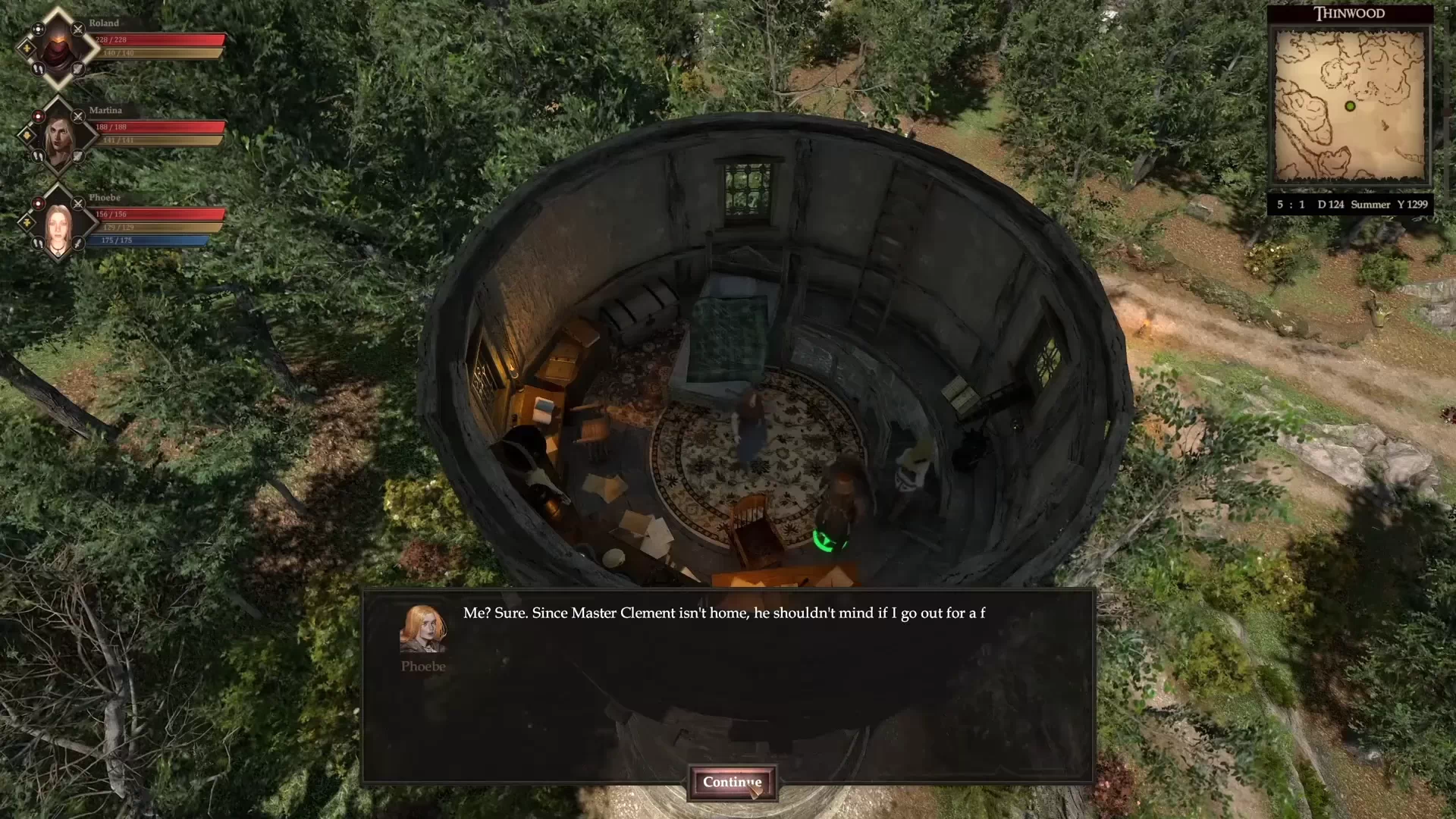
Task: Click Roland's yellow diamond icon
Action: coord(27,49)
